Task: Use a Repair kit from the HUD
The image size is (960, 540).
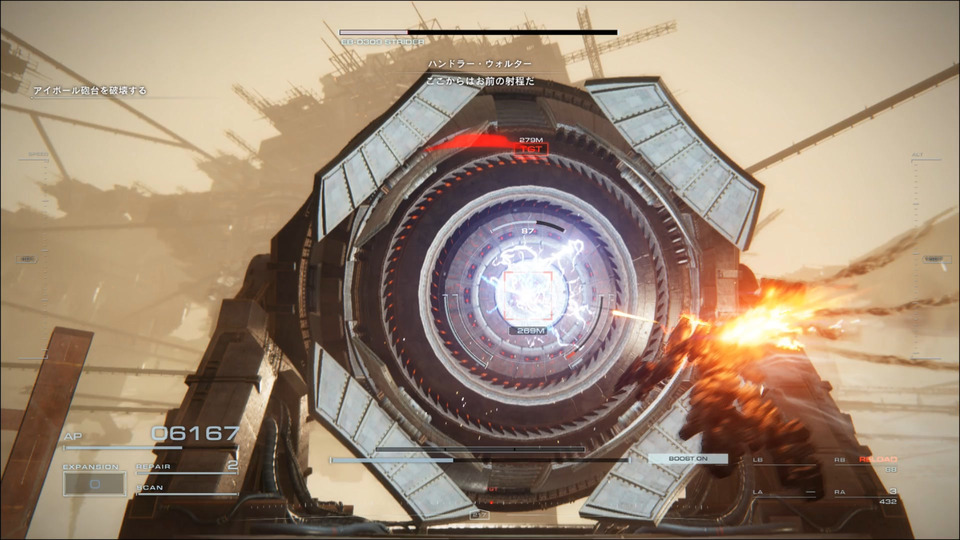Action: coord(187,466)
